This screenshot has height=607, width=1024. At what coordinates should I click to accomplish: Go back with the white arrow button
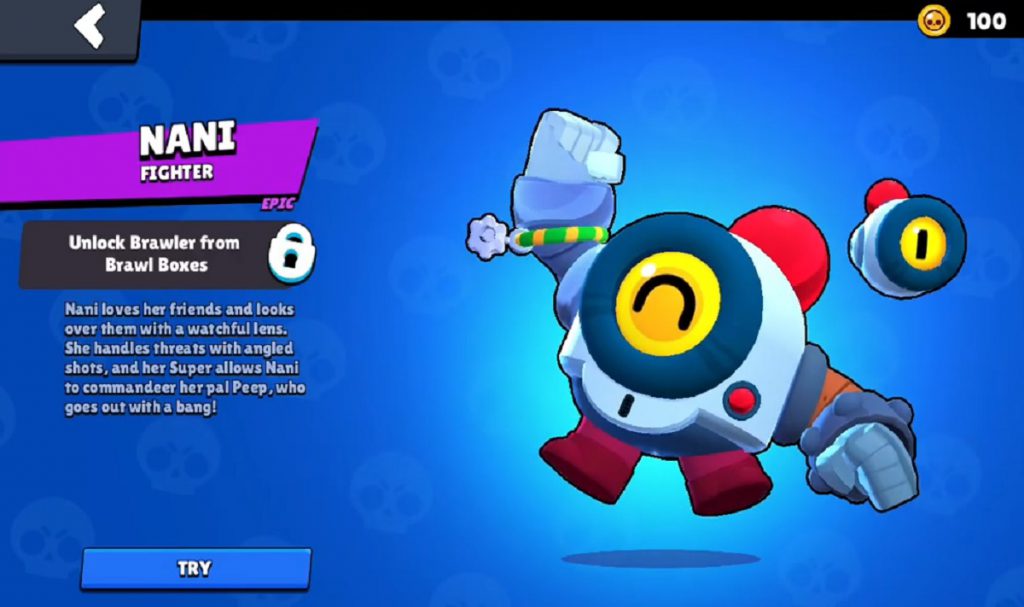89,27
